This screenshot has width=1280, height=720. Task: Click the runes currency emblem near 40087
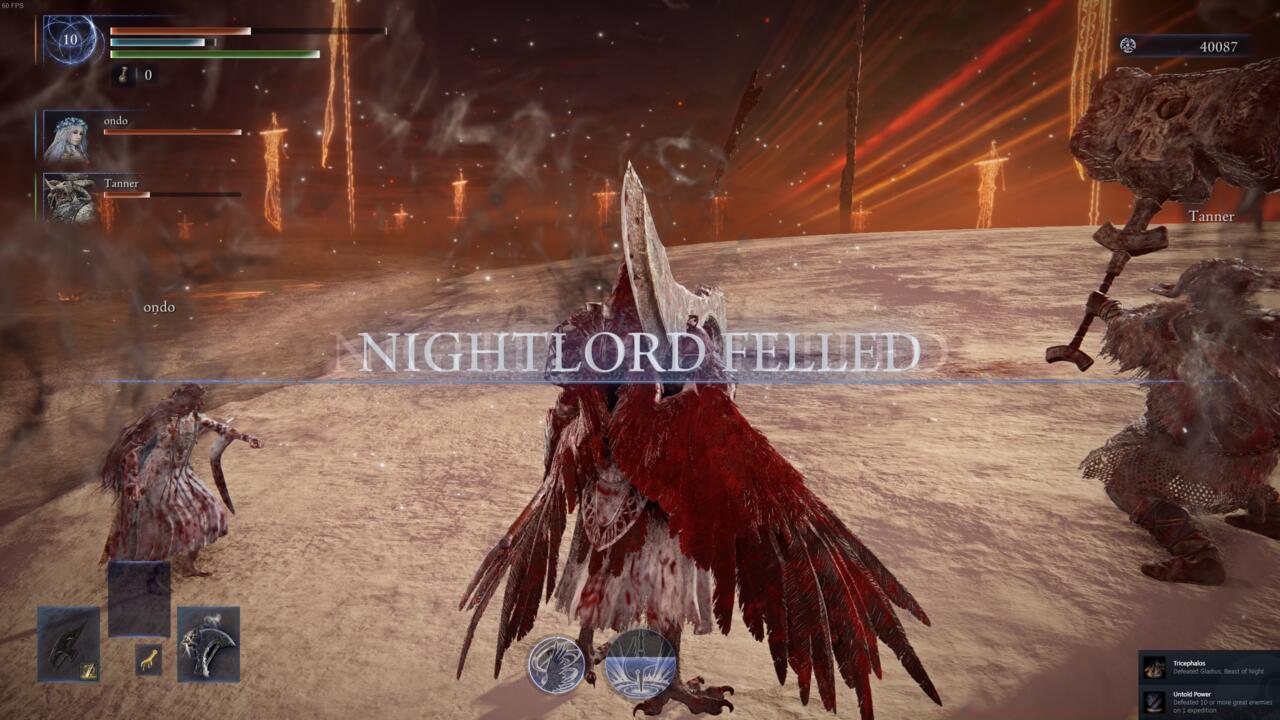coord(1128,46)
